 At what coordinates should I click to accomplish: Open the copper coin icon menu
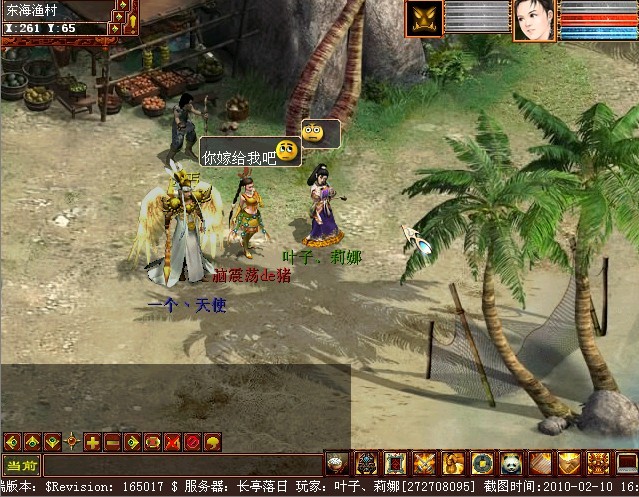(482, 463)
